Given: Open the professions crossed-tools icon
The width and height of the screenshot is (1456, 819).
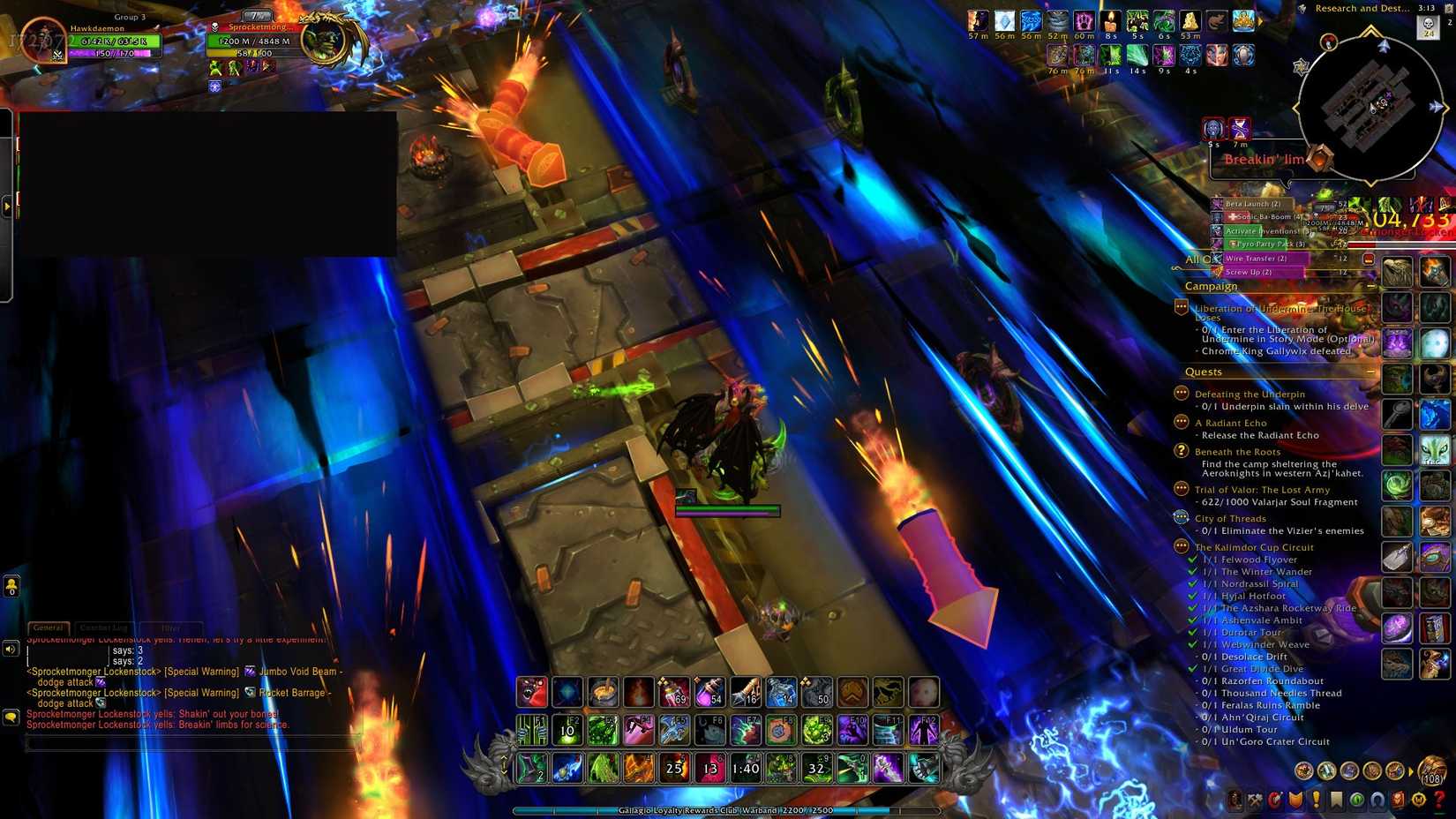Looking at the screenshot, I should (1255, 801).
